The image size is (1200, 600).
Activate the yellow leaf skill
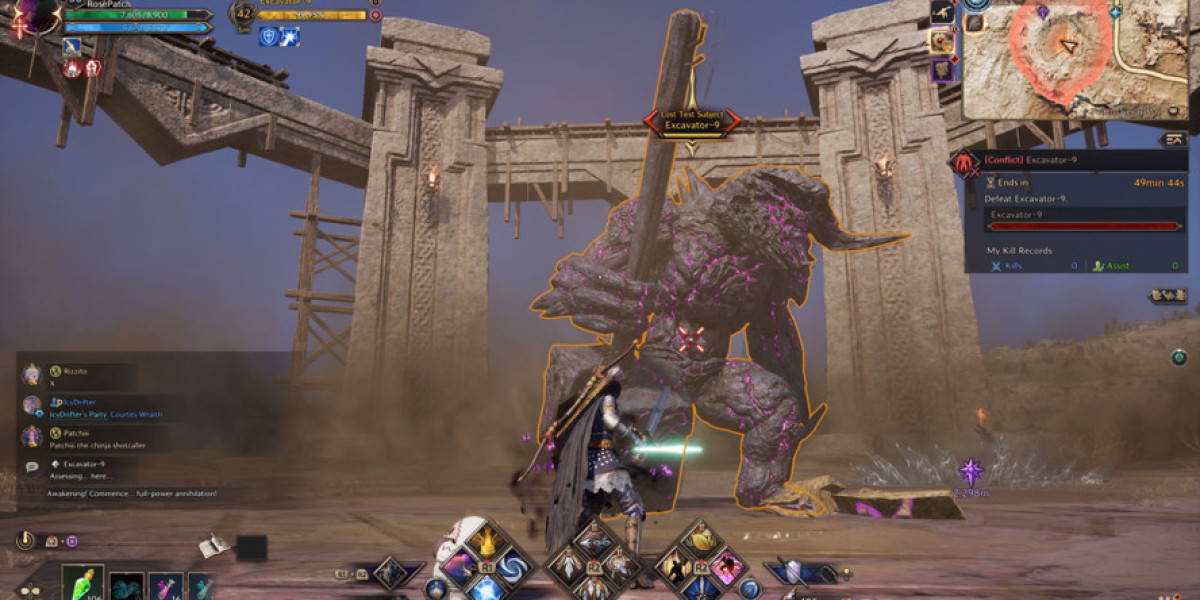tap(698, 542)
